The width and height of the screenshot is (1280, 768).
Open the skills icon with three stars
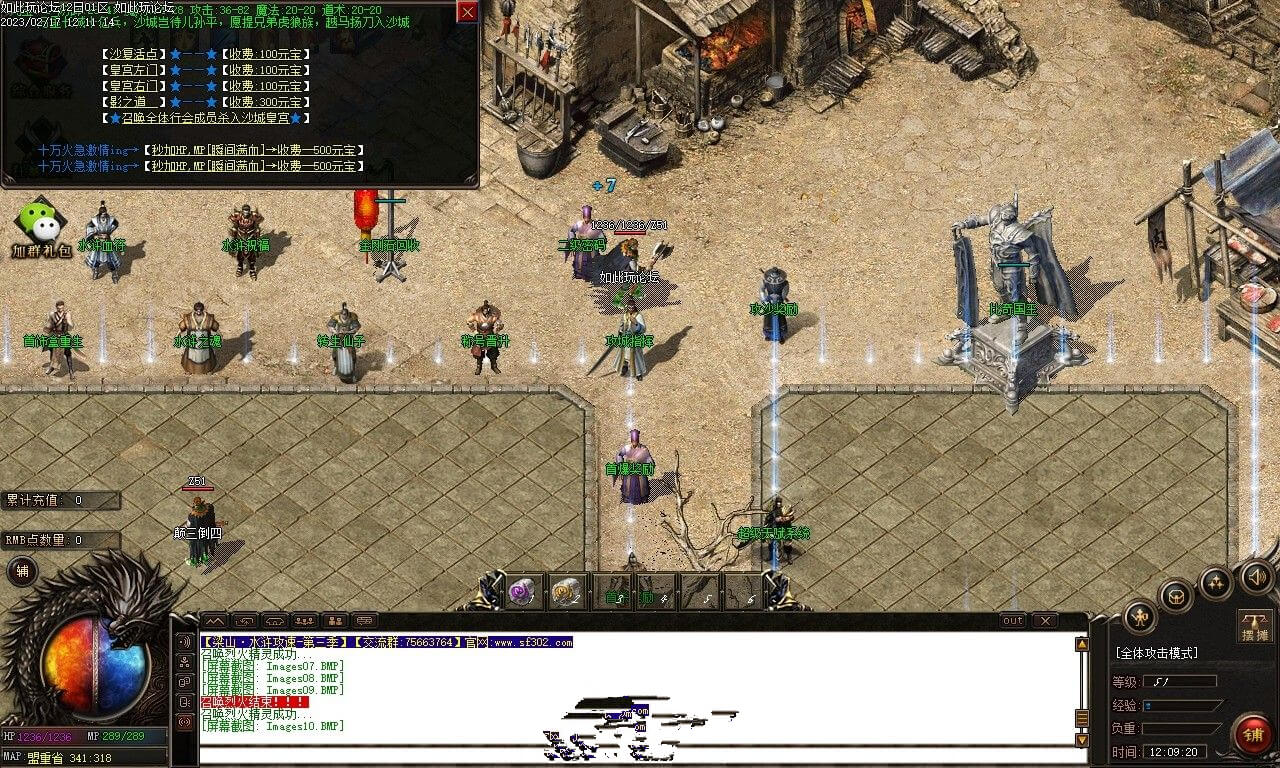1215,583
